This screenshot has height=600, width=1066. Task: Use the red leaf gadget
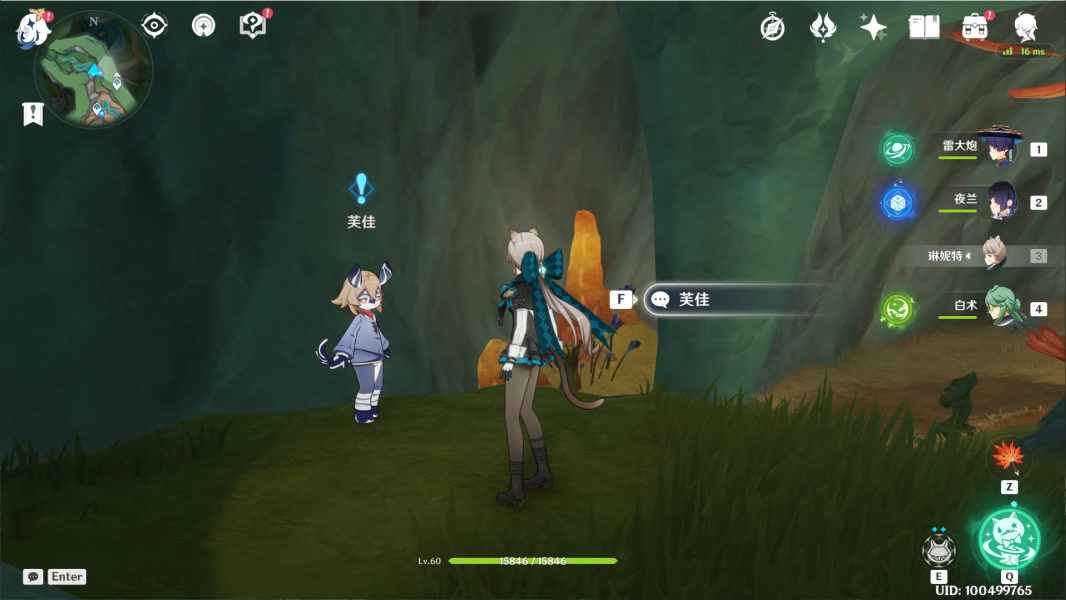coord(1009,458)
